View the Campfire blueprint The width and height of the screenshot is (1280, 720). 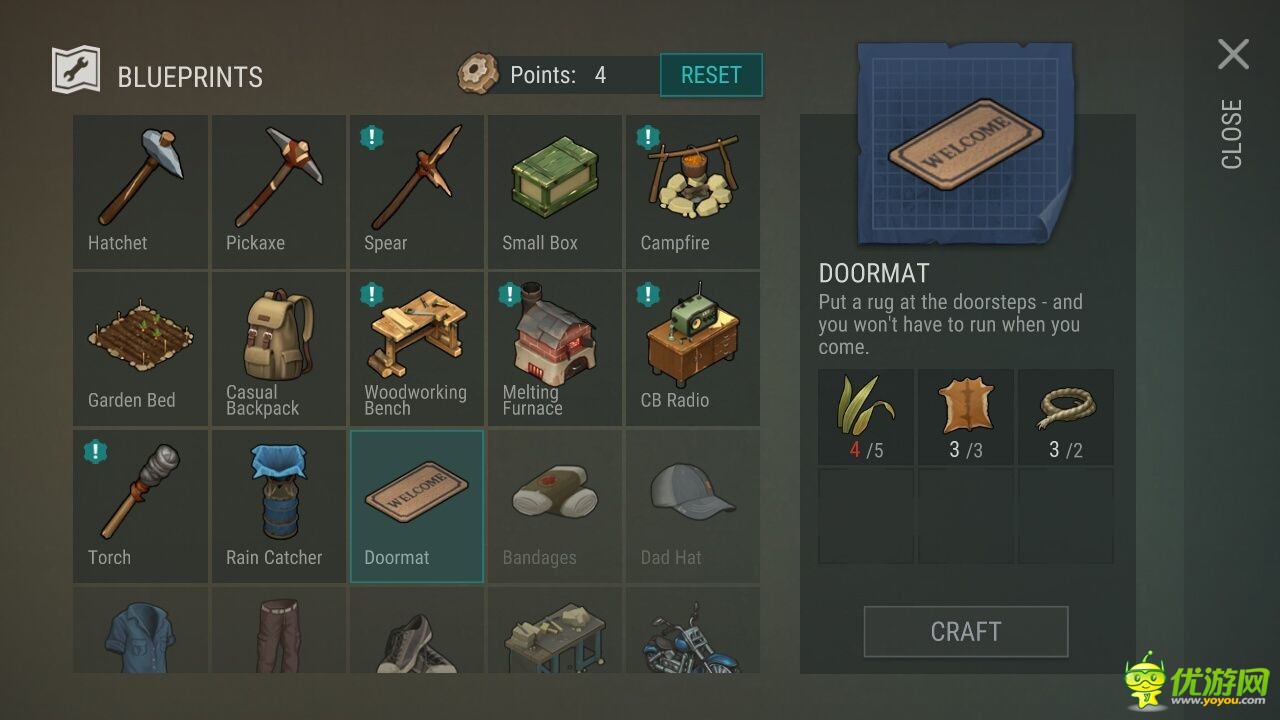[692, 191]
